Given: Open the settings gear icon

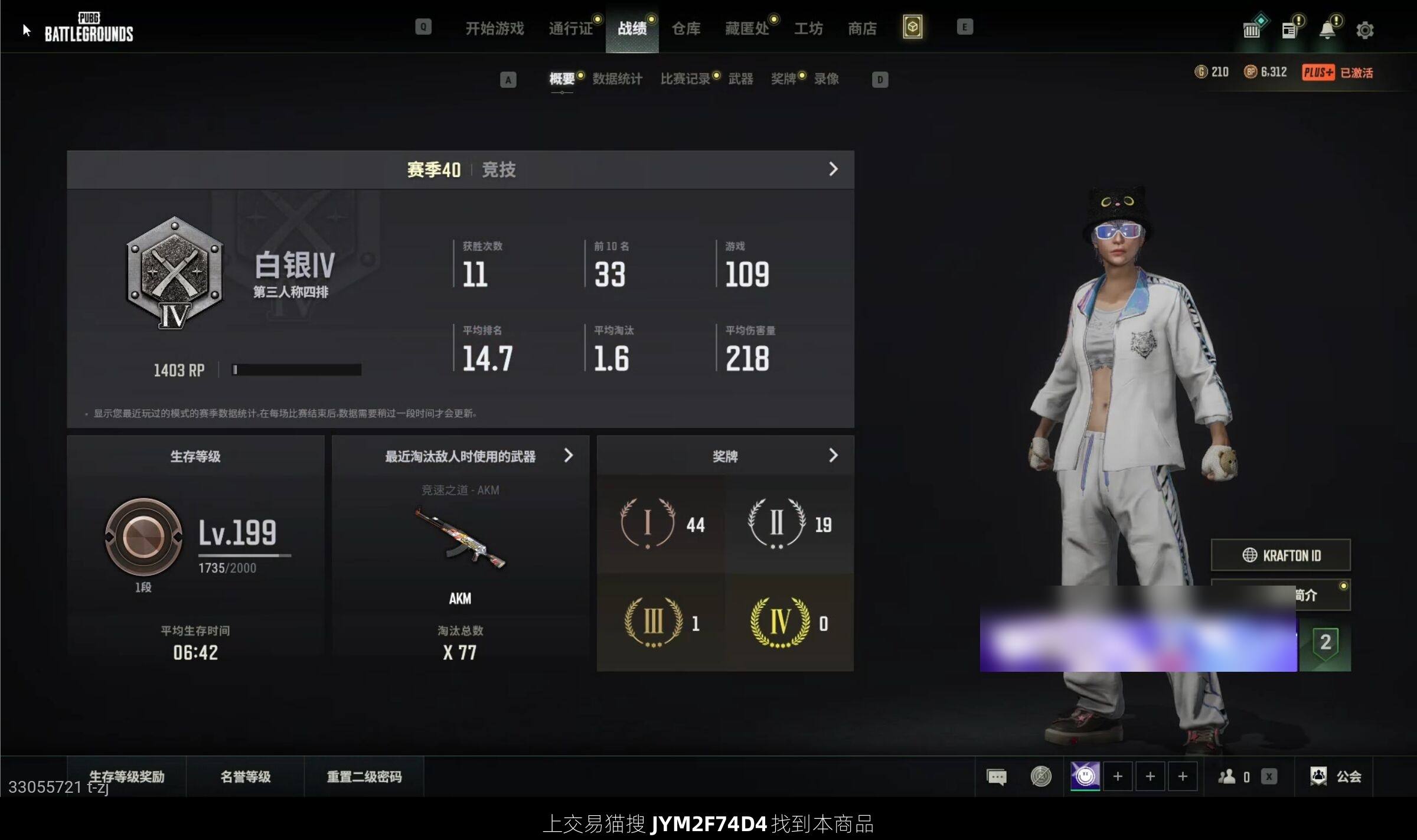Looking at the screenshot, I should tap(1364, 30).
